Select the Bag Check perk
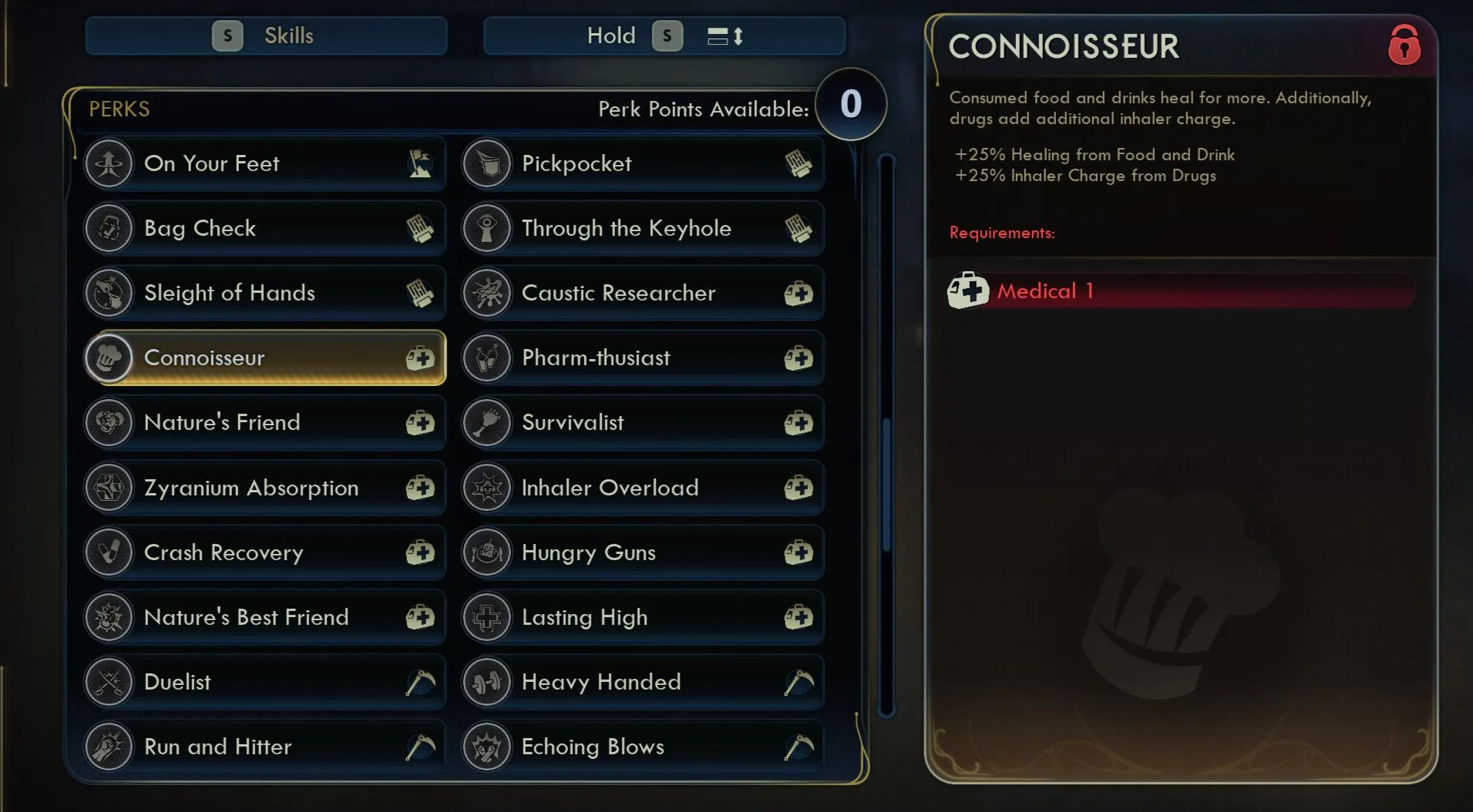This screenshot has width=1473, height=812. point(264,228)
